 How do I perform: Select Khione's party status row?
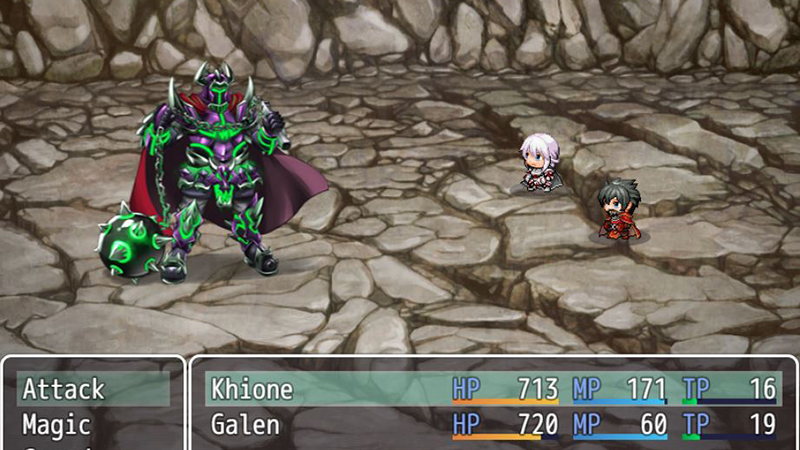493,388
